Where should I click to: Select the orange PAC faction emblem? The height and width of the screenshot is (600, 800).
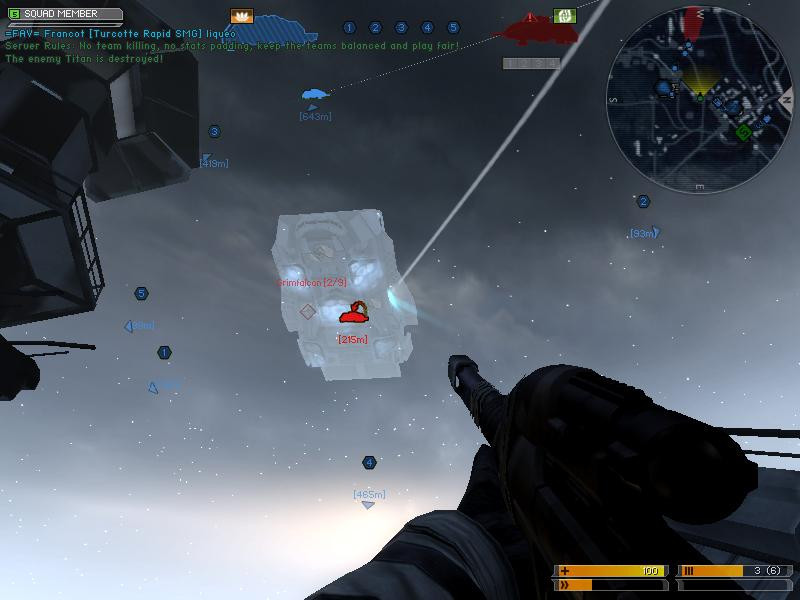[x=242, y=16]
